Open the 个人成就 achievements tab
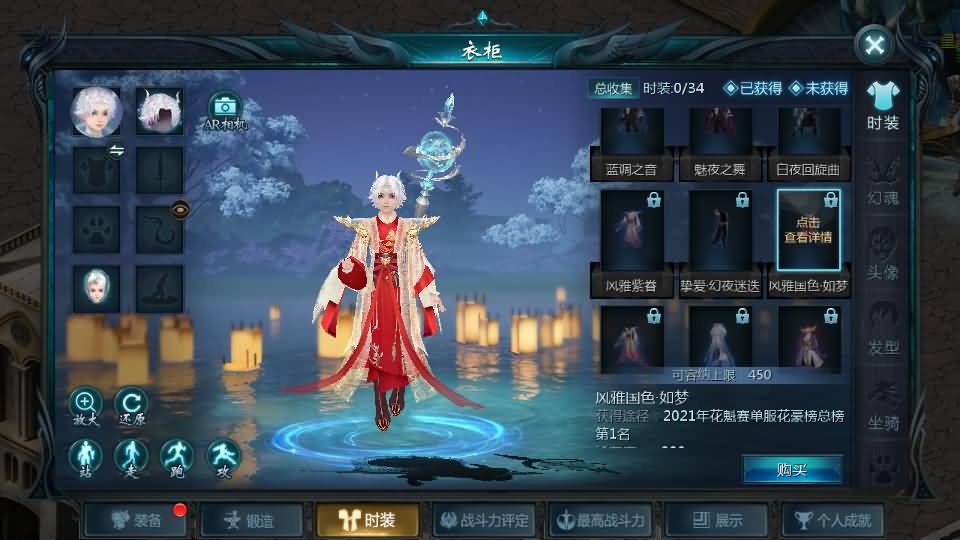960x540 pixels. point(833,520)
